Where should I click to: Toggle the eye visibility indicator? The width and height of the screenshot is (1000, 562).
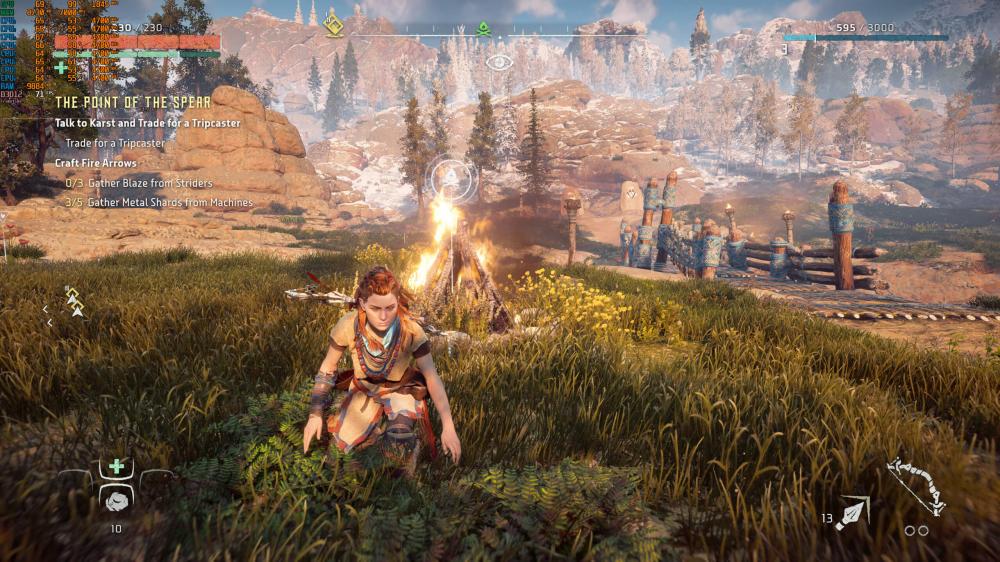coord(499,62)
